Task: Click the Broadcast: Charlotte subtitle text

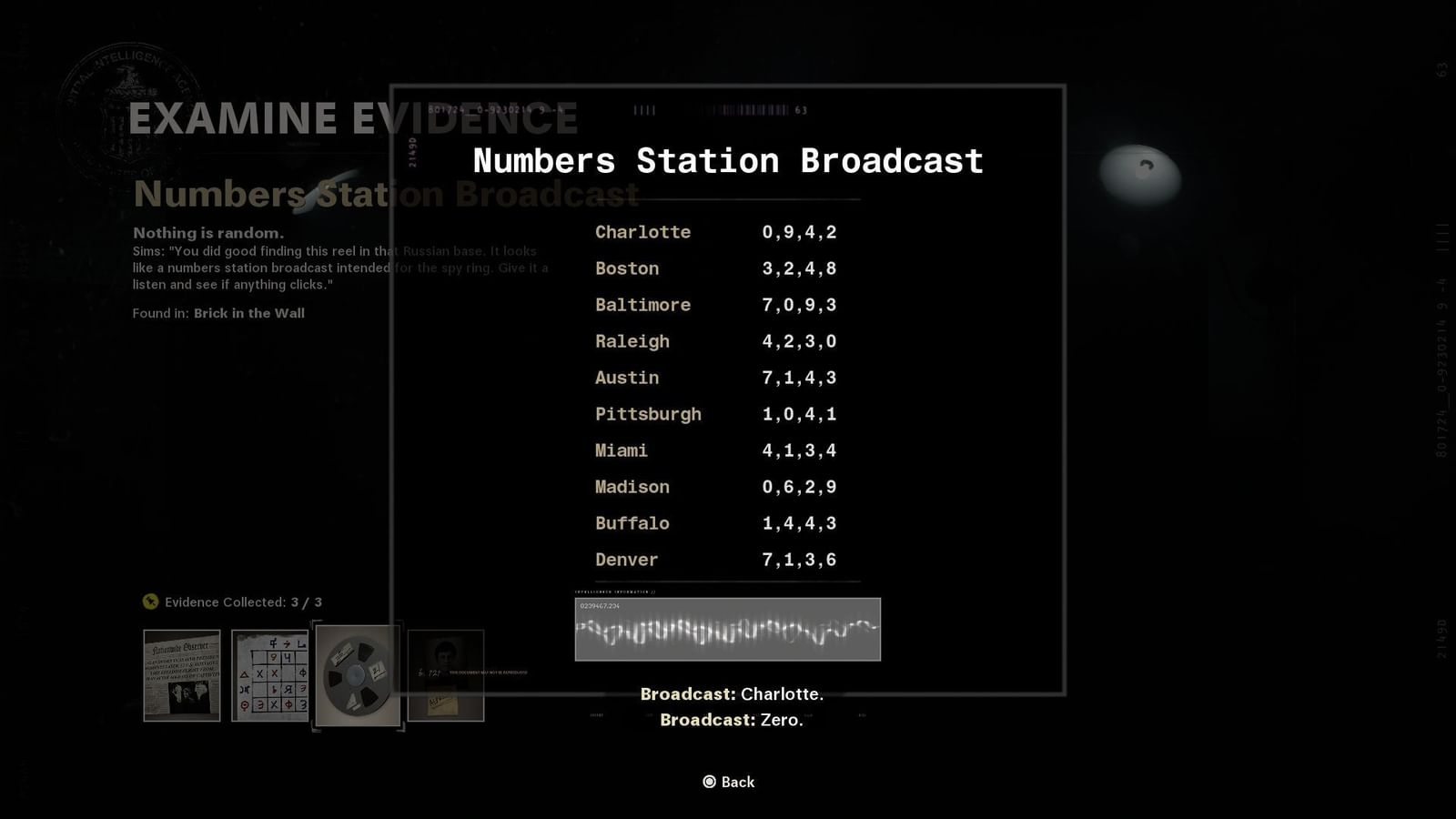Action: 731,693
